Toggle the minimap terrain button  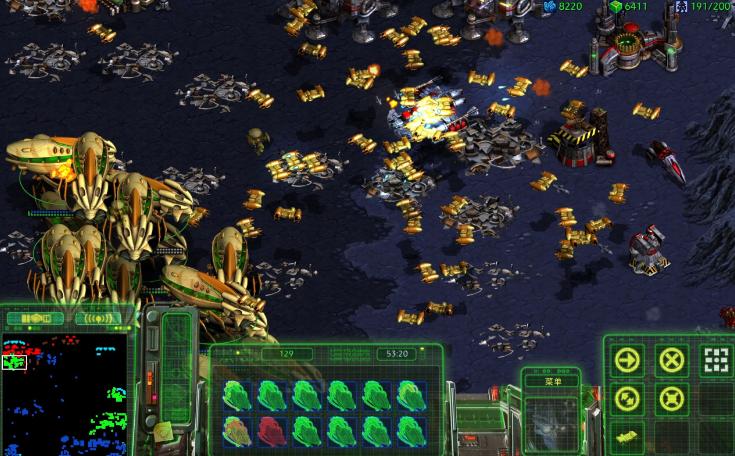(35, 319)
